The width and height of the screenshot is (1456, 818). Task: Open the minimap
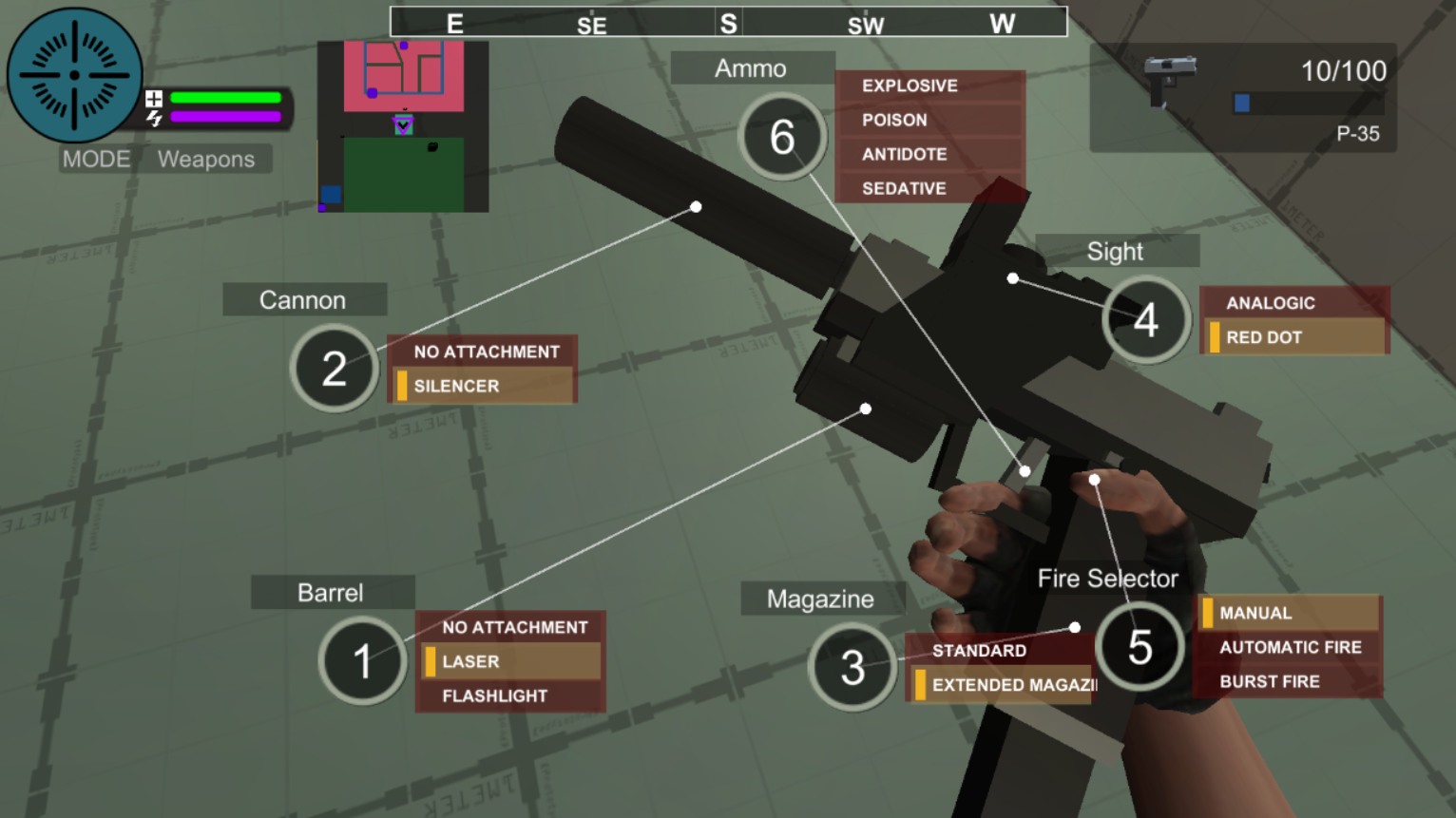[403, 126]
